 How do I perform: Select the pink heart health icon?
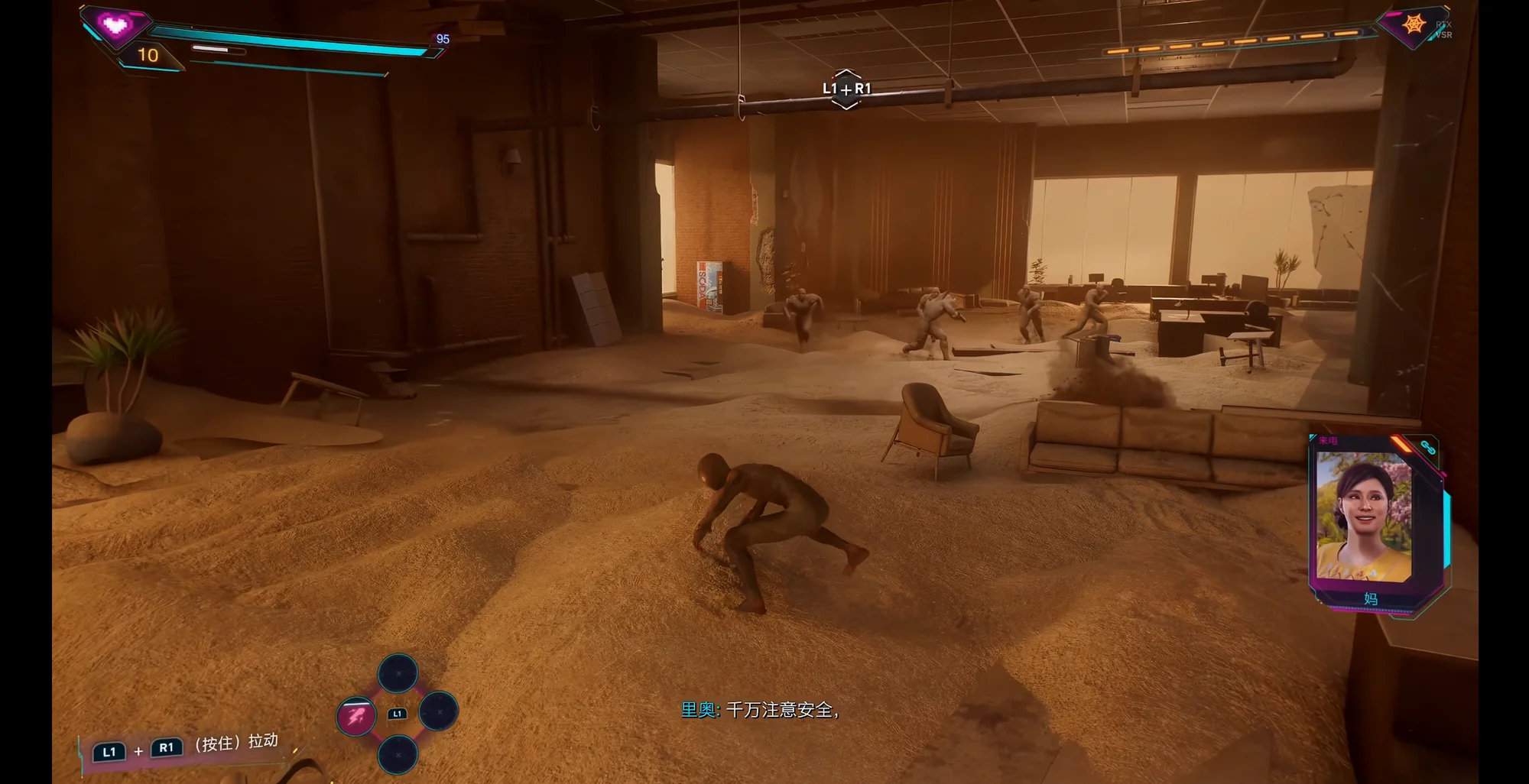115,26
